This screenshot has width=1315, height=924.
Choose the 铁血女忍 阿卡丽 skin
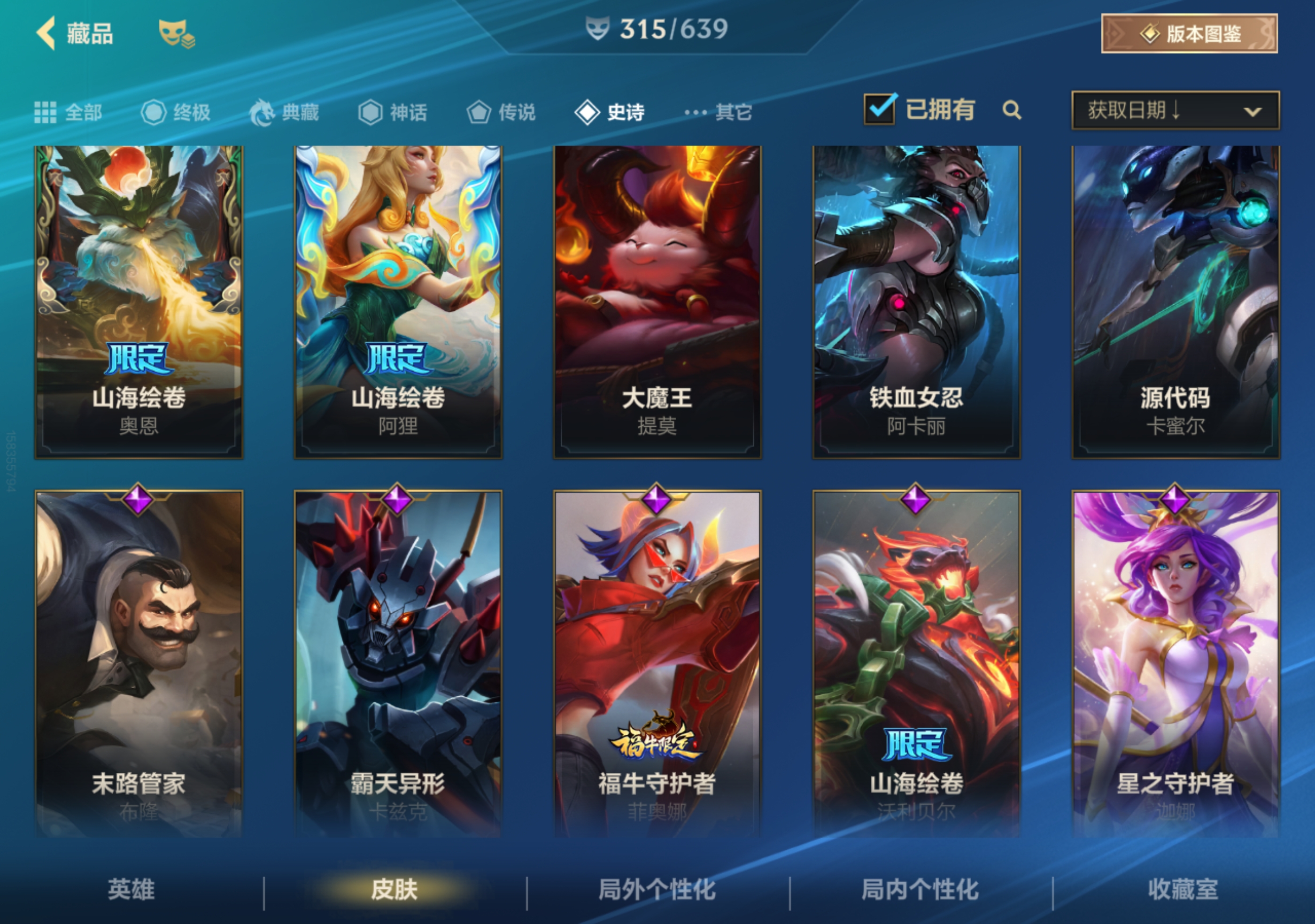coord(916,302)
